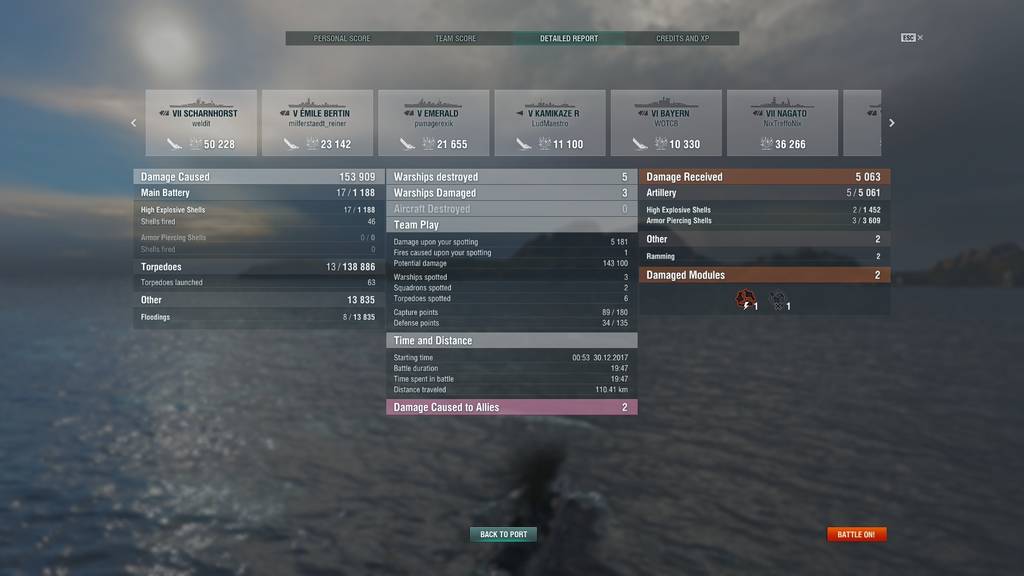Image resolution: width=1024 pixels, height=576 pixels.
Task: Open the Team Score tab
Action: click(x=455, y=39)
